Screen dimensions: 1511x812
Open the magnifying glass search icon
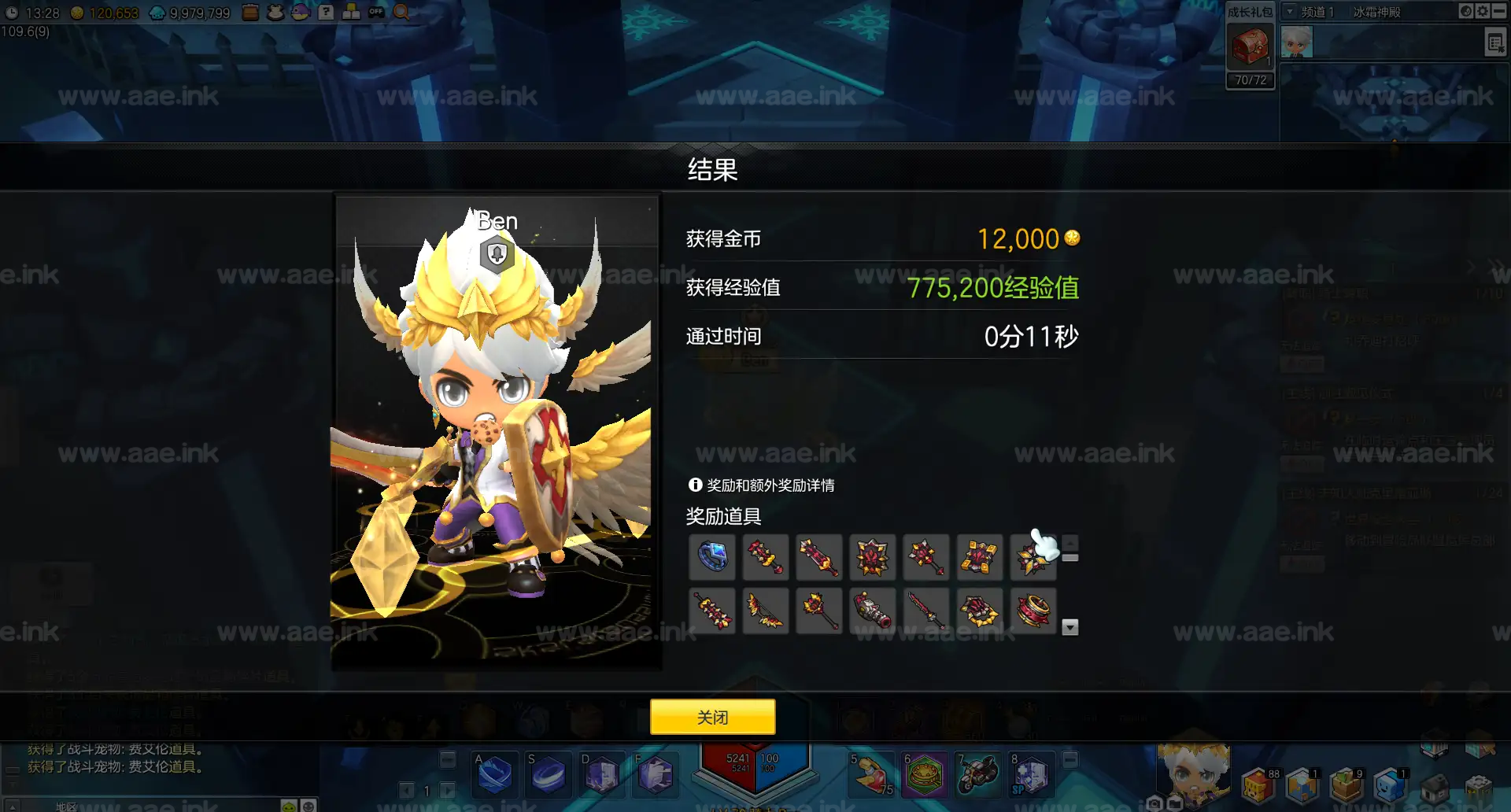pyautogui.click(x=401, y=12)
